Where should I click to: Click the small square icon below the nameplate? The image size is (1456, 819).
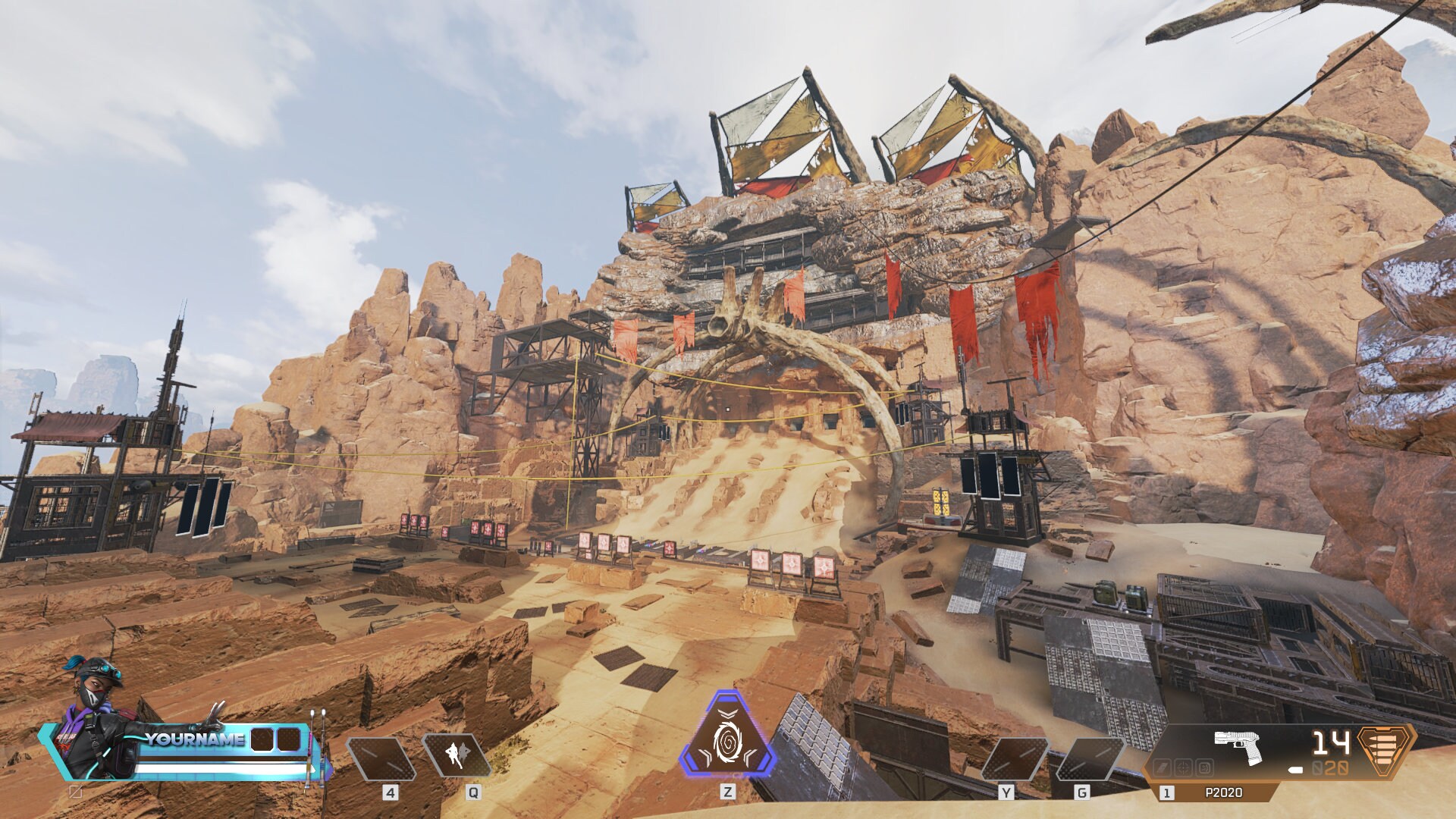[x=76, y=792]
